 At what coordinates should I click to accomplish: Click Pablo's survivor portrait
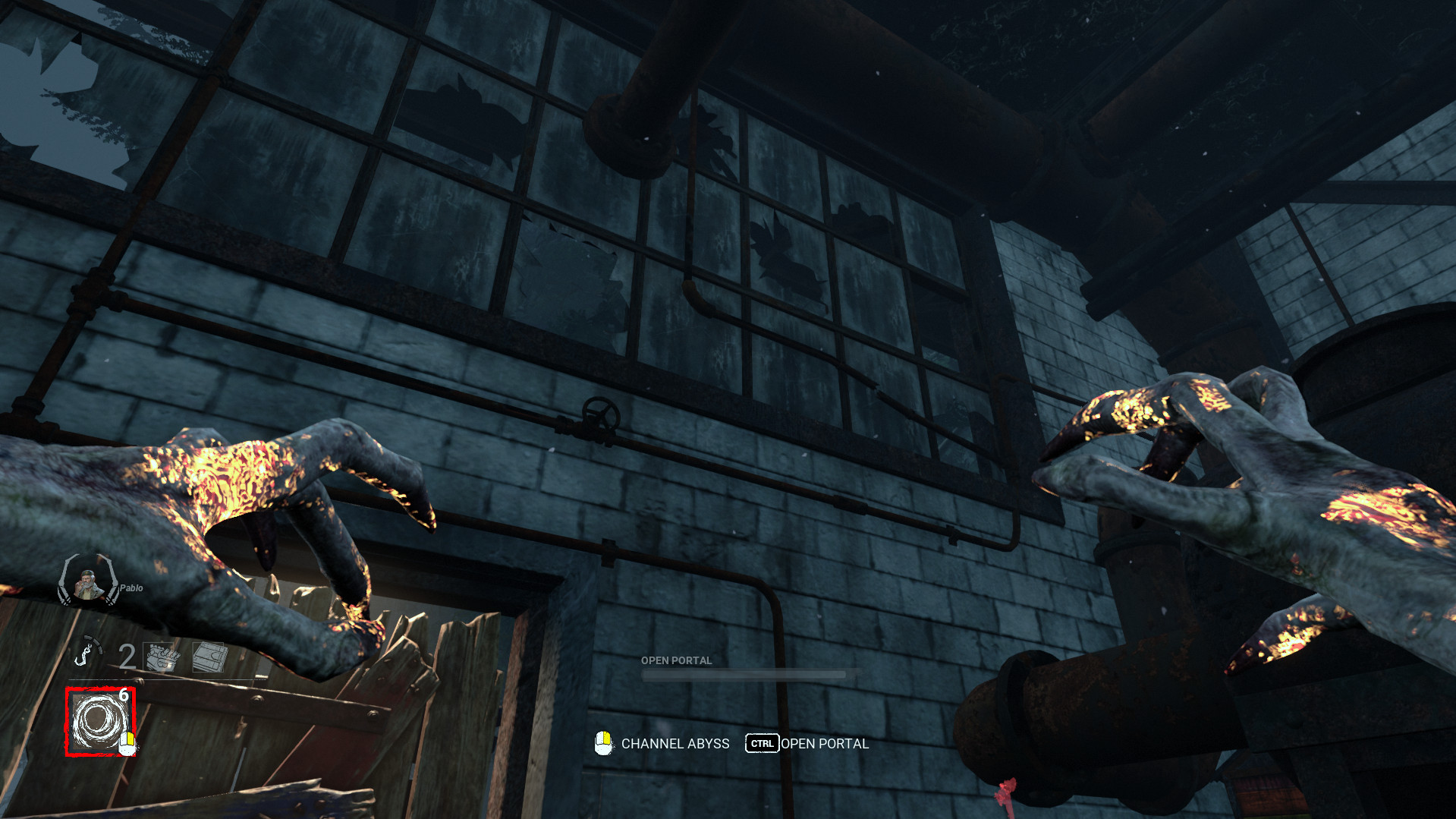pyautogui.click(x=89, y=583)
